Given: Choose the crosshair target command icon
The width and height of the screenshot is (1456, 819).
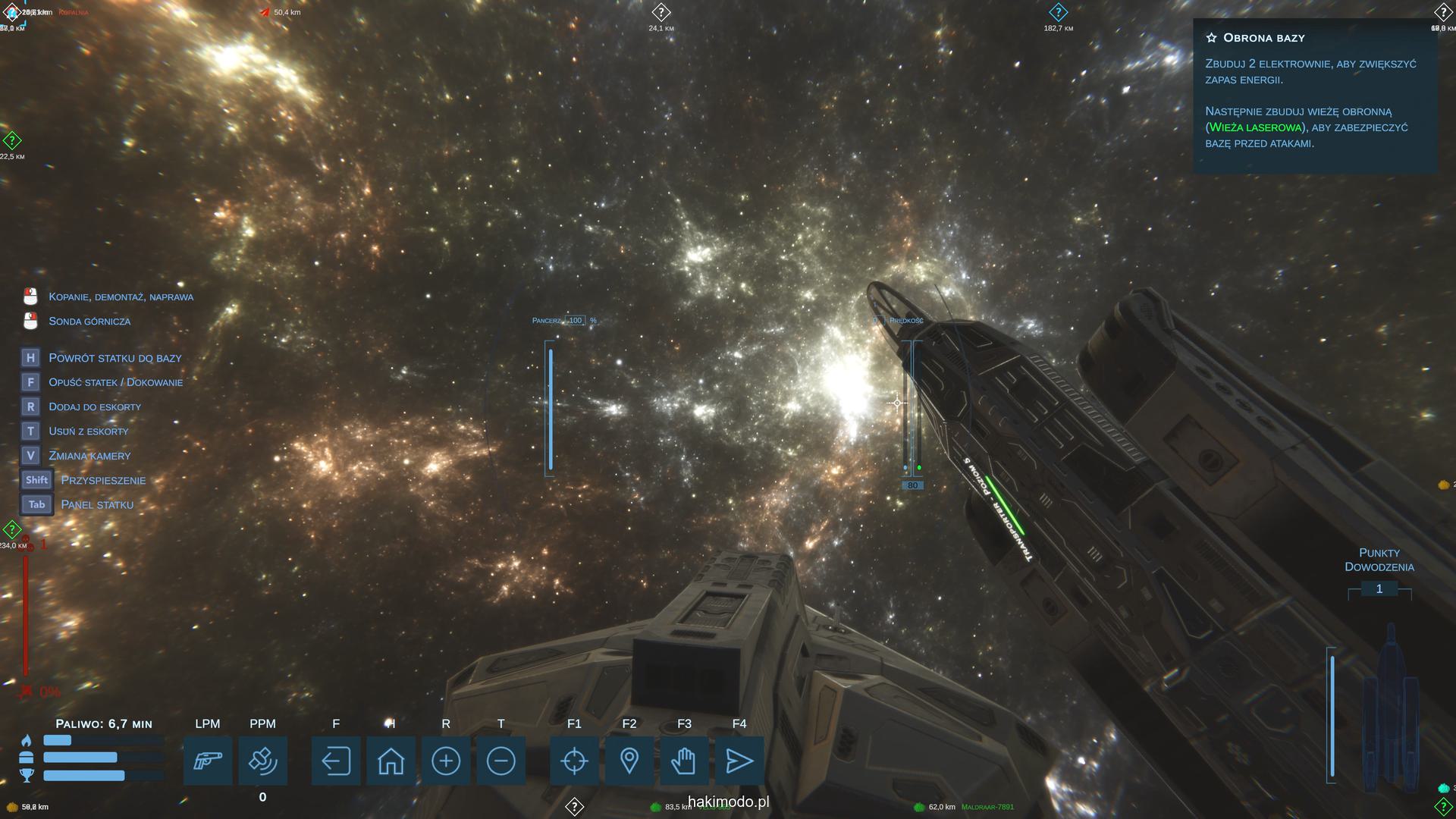Looking at the screenshot, I should point(574,761).
